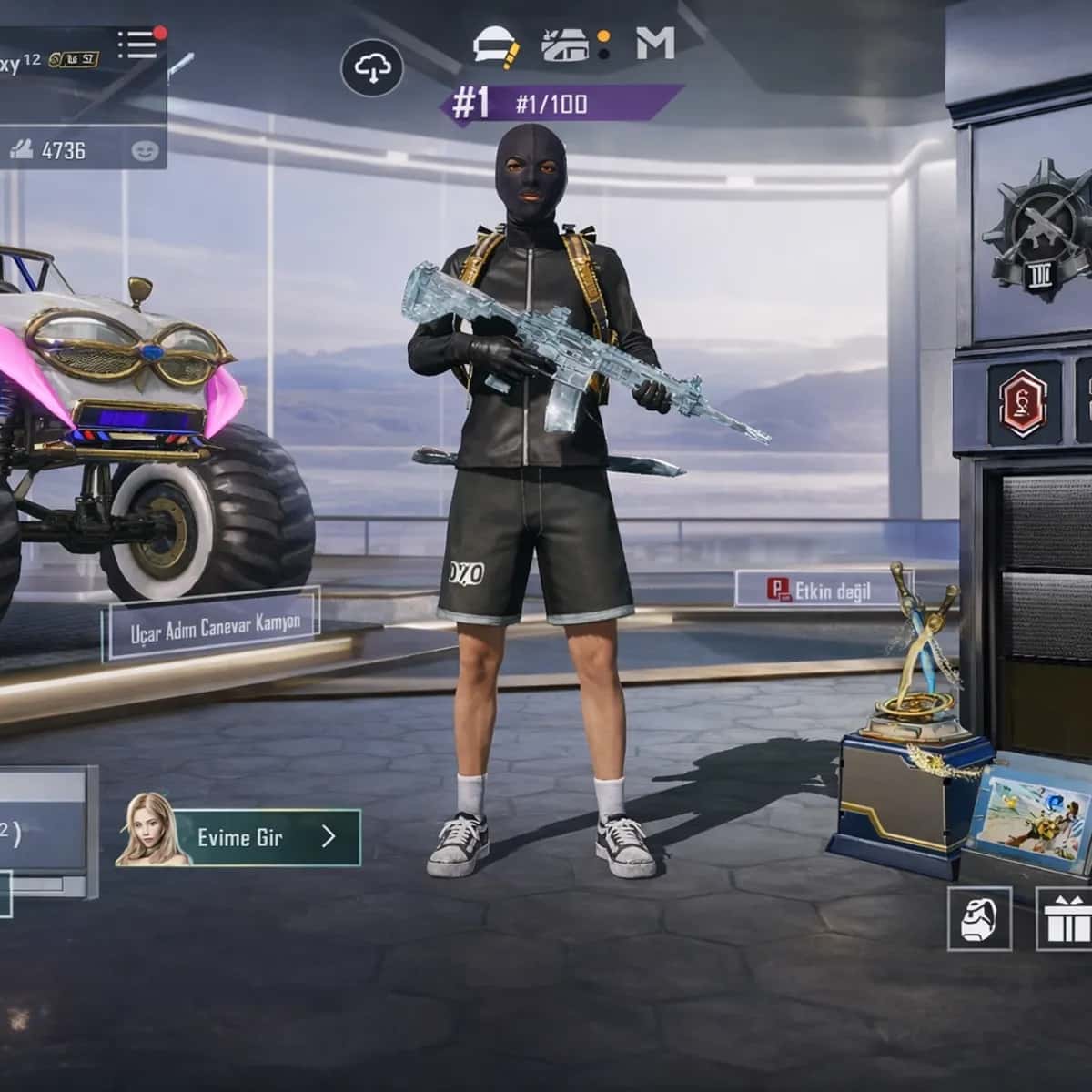Screen dimensions: 1092x1092
Task: Open the mask head icon button
Action: click(x=979, y=919)
